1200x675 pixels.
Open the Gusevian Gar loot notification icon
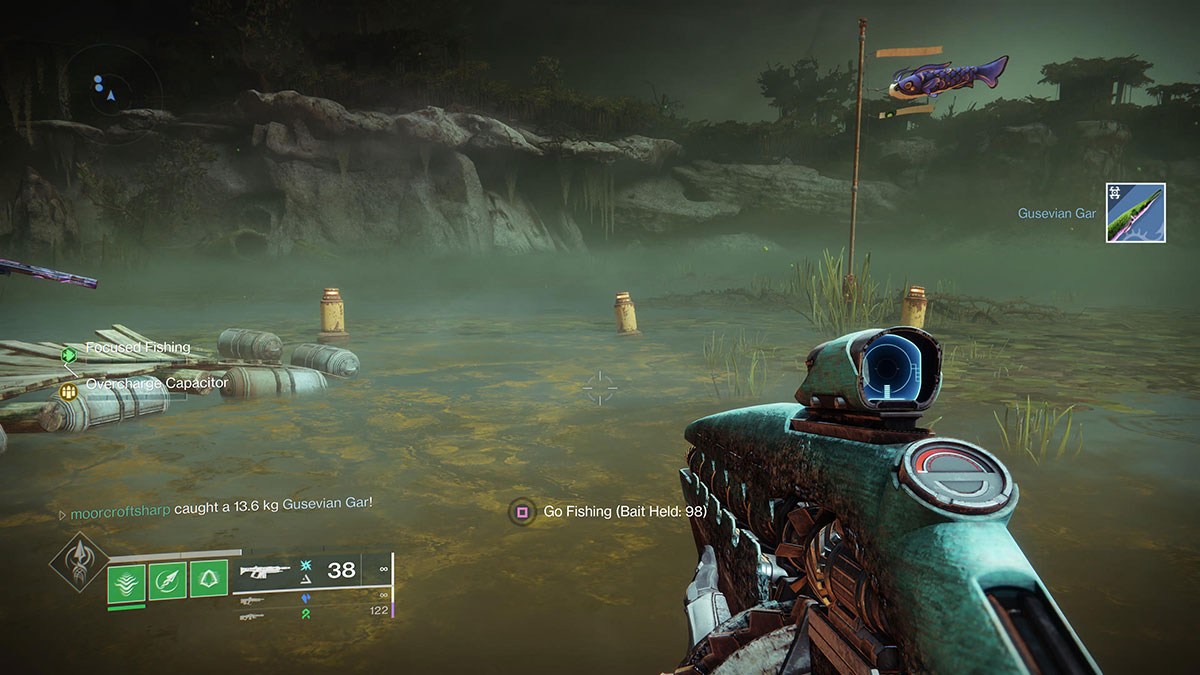1135,213
